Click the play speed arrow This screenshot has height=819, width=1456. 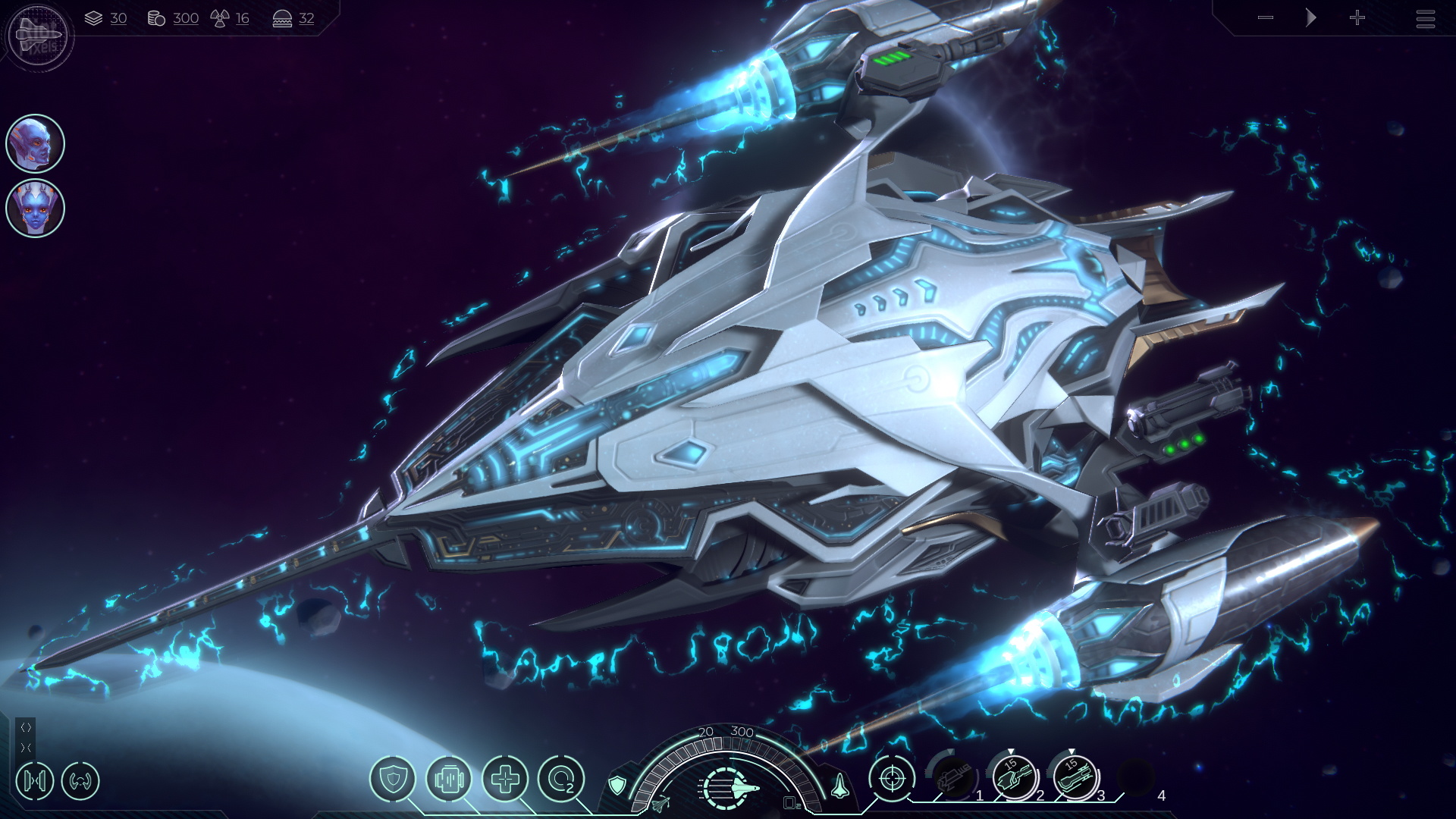pos(1310,18)
